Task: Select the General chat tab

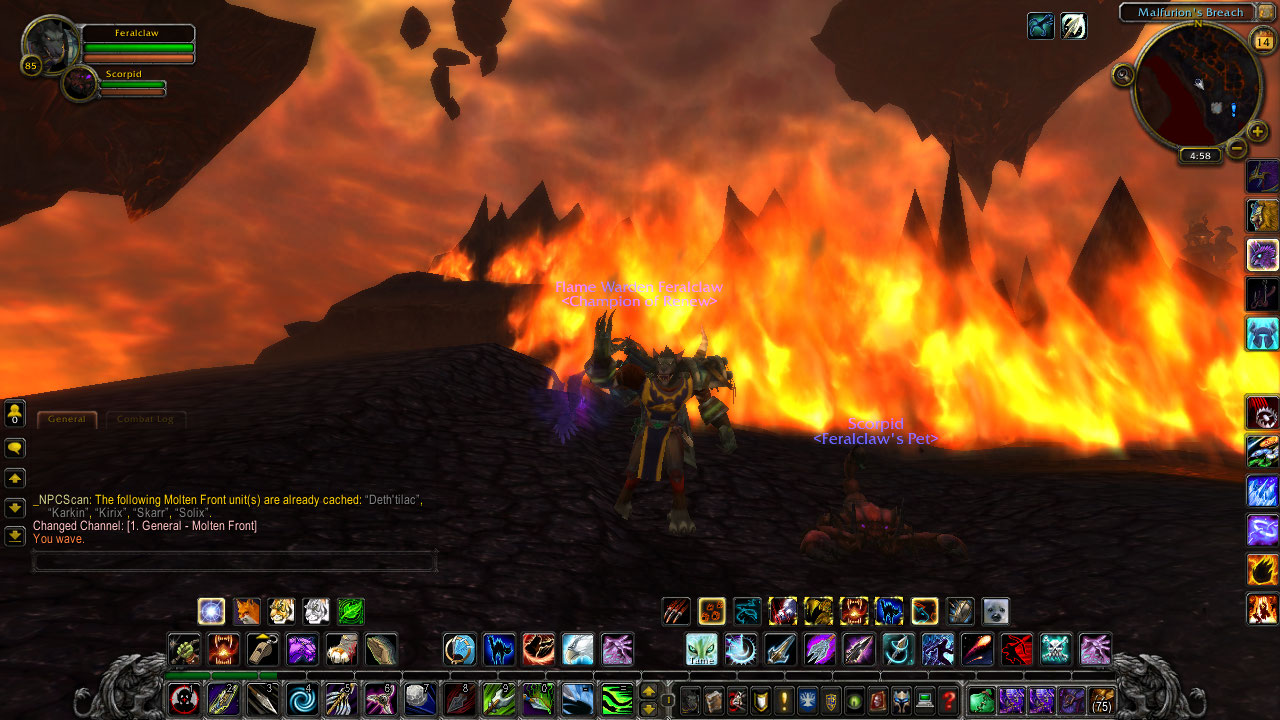Action: click(67, 419)
